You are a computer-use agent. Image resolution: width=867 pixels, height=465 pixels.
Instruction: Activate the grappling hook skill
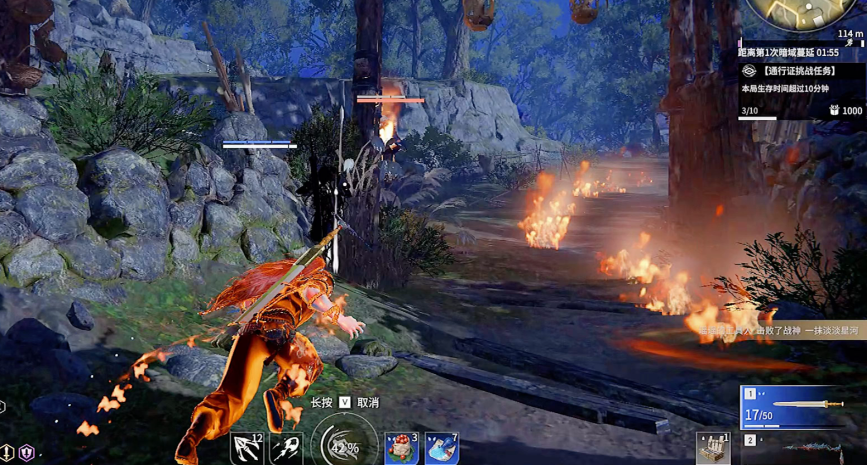pos(246,449)
